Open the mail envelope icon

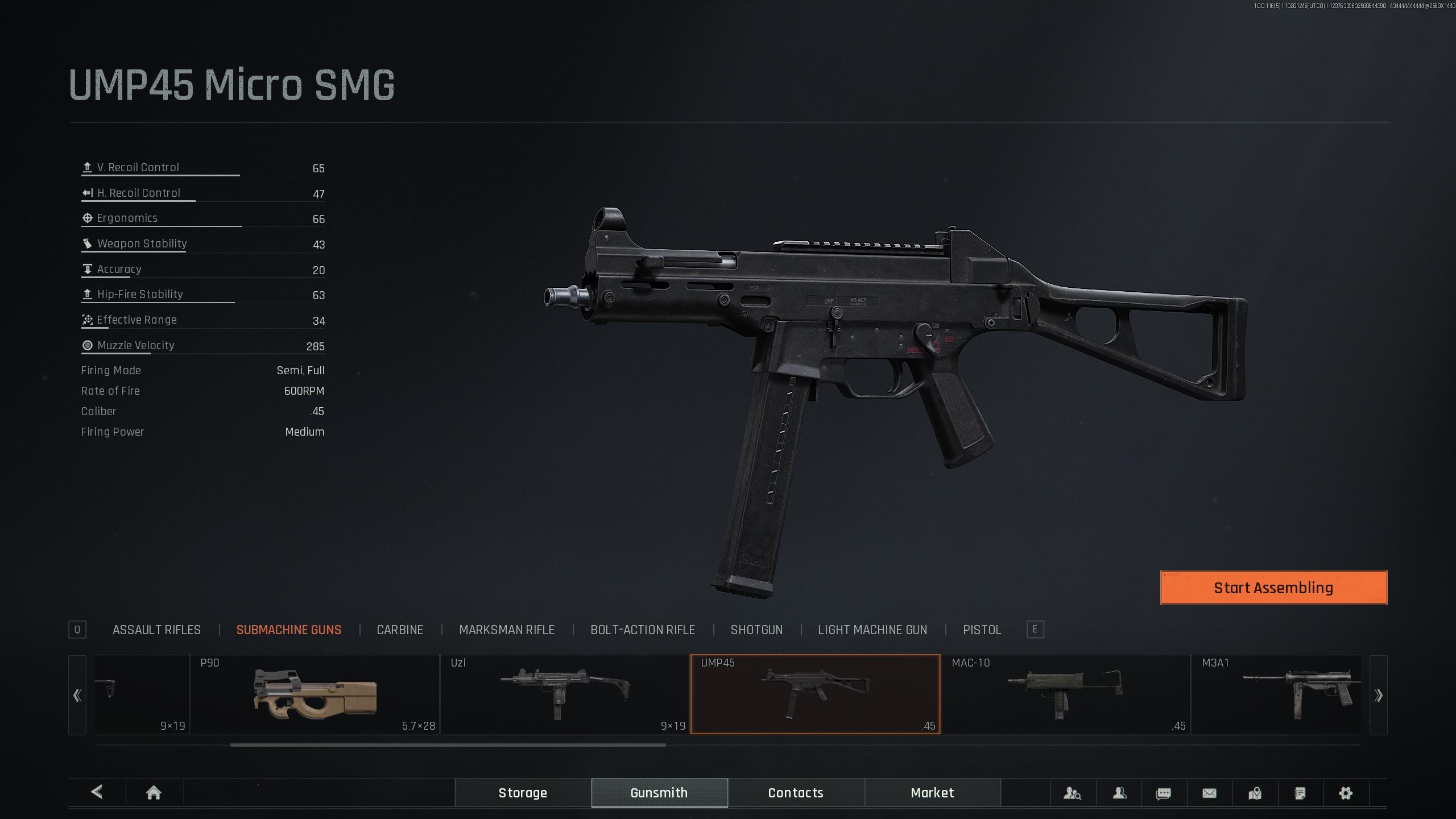[x=1209, y=793]
